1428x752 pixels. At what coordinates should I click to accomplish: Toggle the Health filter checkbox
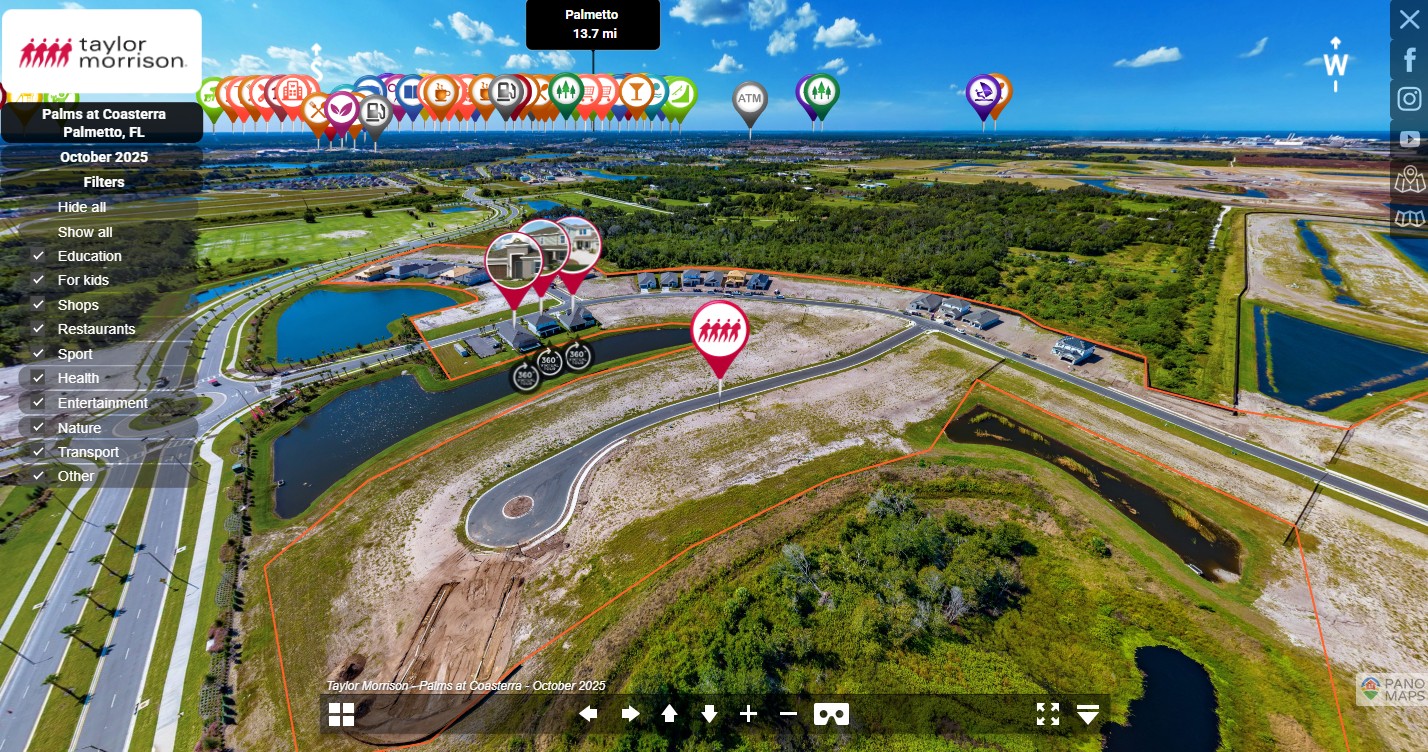38,378
